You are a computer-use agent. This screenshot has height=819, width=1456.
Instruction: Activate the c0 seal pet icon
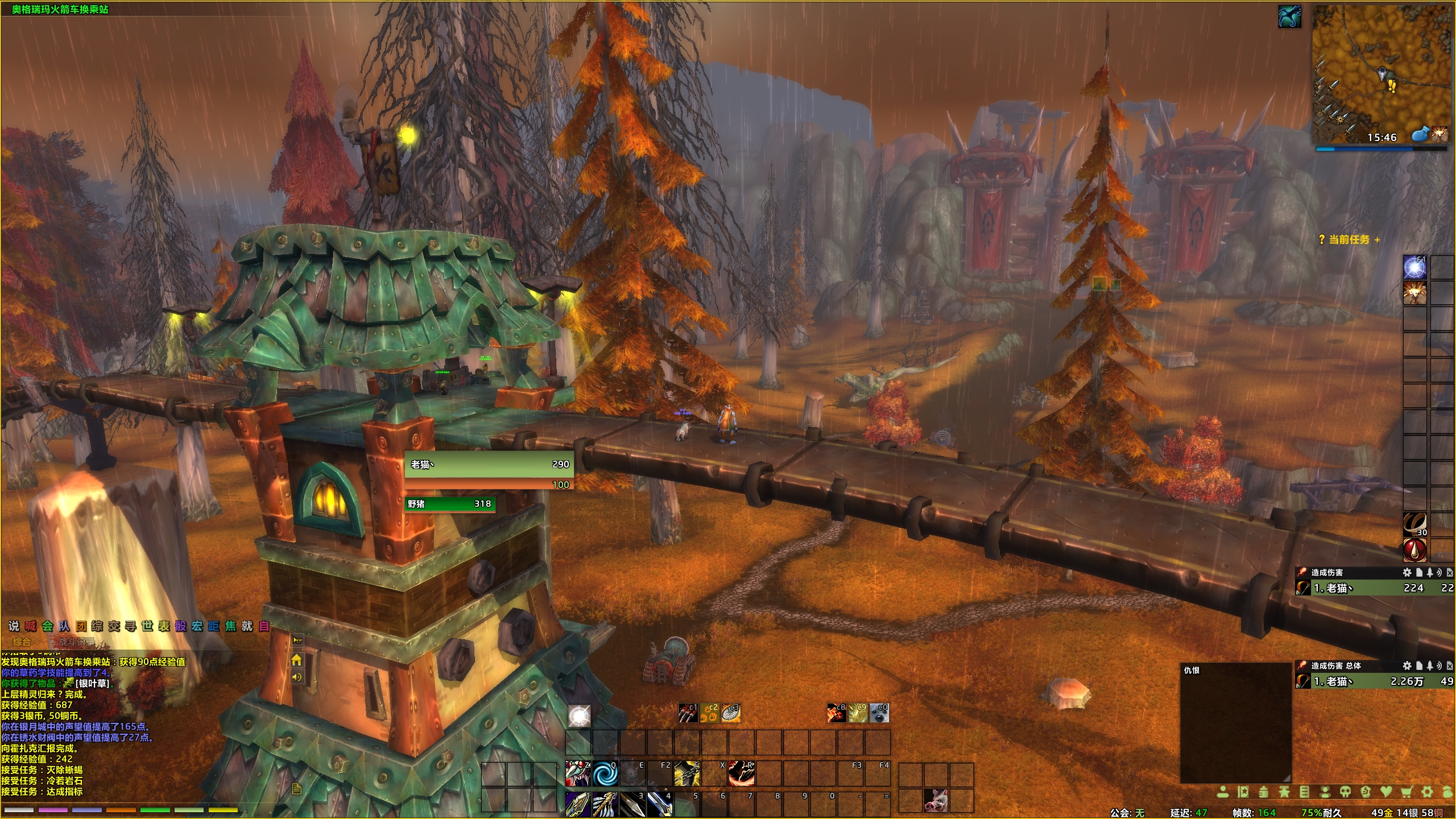(879, 713)
